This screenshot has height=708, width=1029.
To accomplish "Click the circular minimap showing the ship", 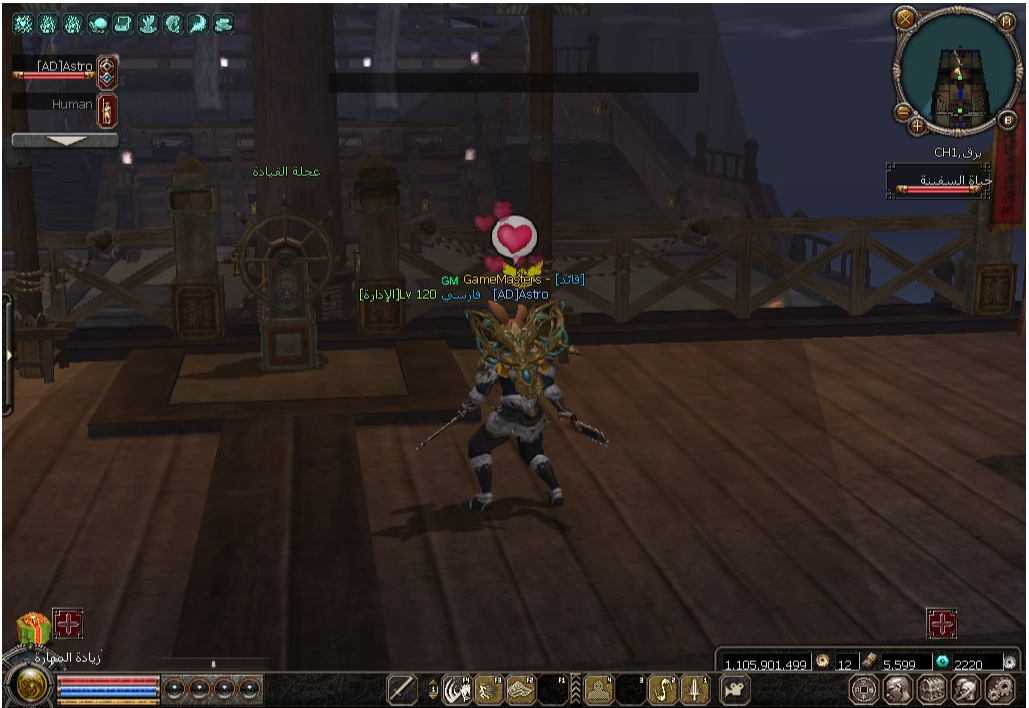I will (x=956, y=70).
